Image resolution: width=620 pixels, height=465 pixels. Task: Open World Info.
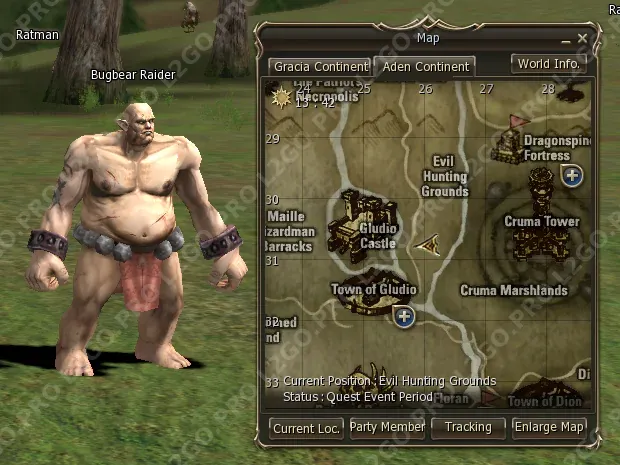[549, 64]
